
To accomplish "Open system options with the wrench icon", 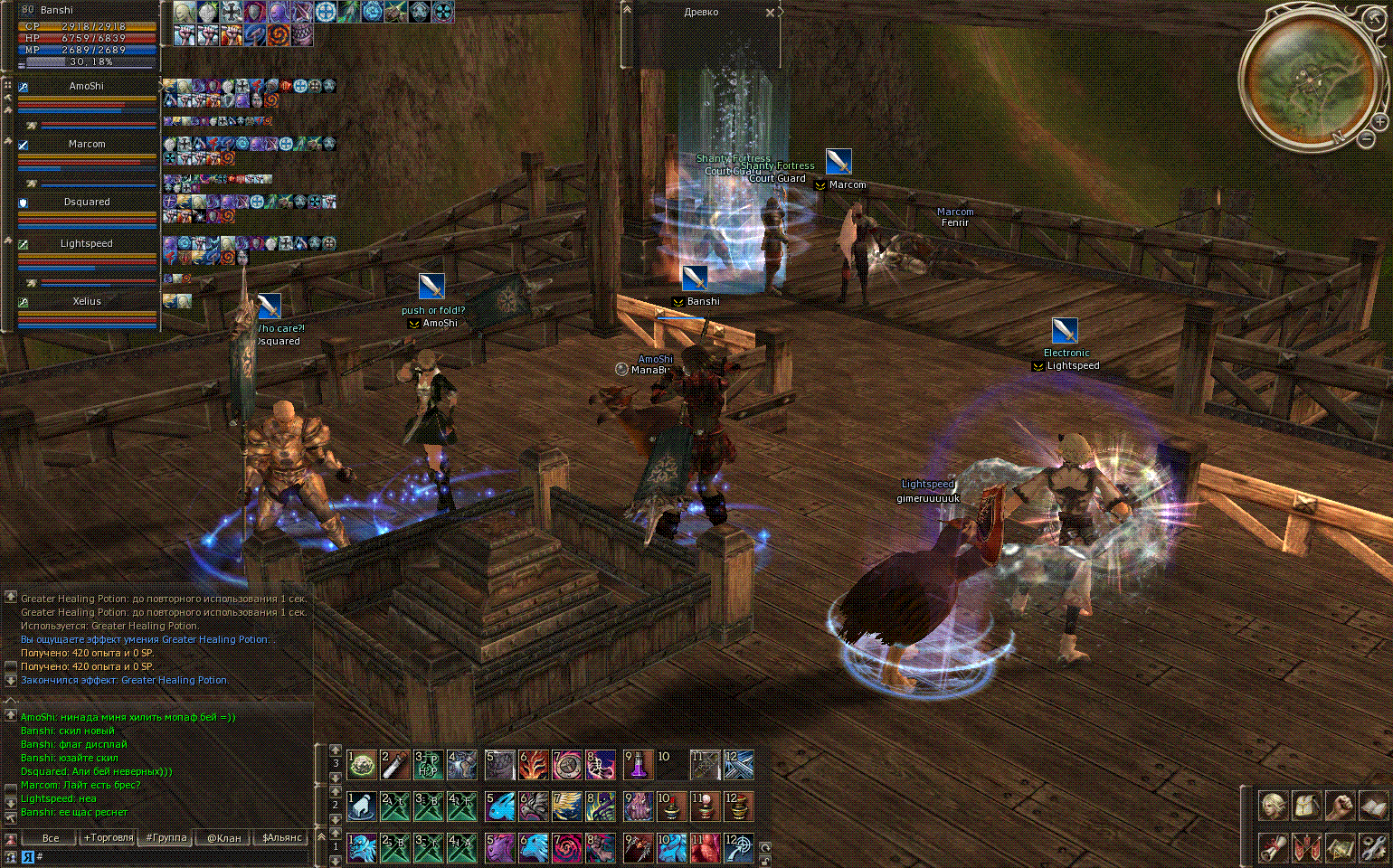I will tap(1372, 847).
